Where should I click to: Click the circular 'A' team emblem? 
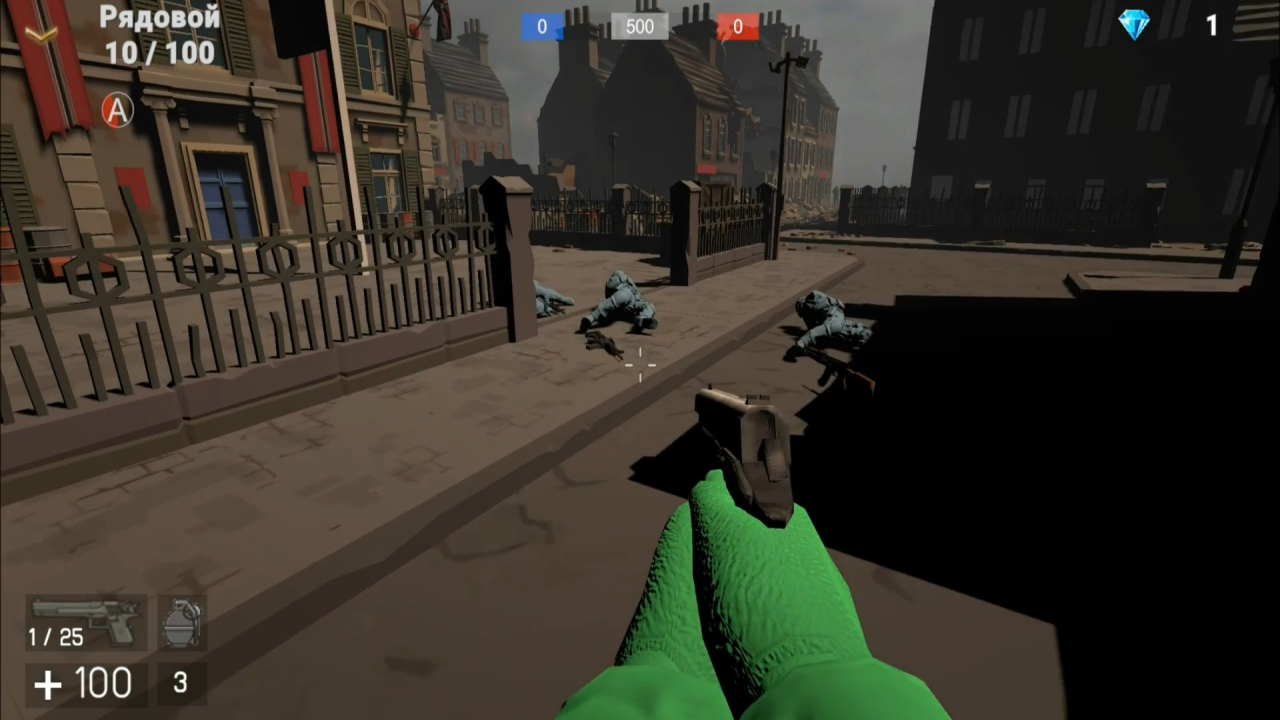point(117,111)
